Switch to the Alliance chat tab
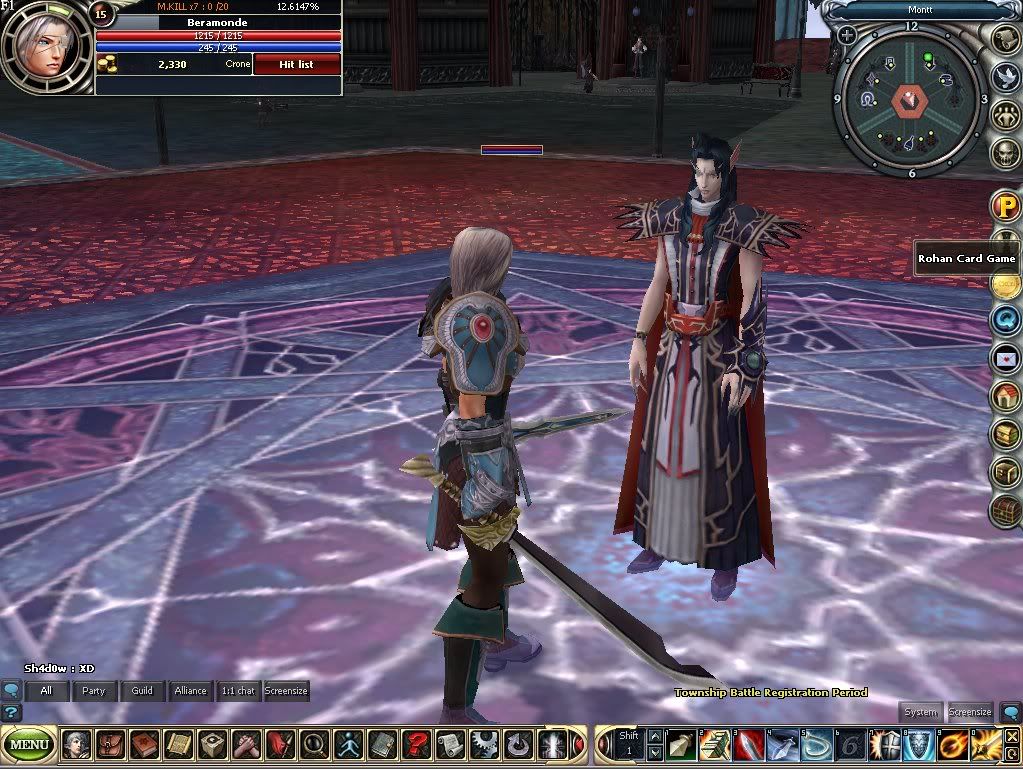1023x769 pixels. point(190,691)
